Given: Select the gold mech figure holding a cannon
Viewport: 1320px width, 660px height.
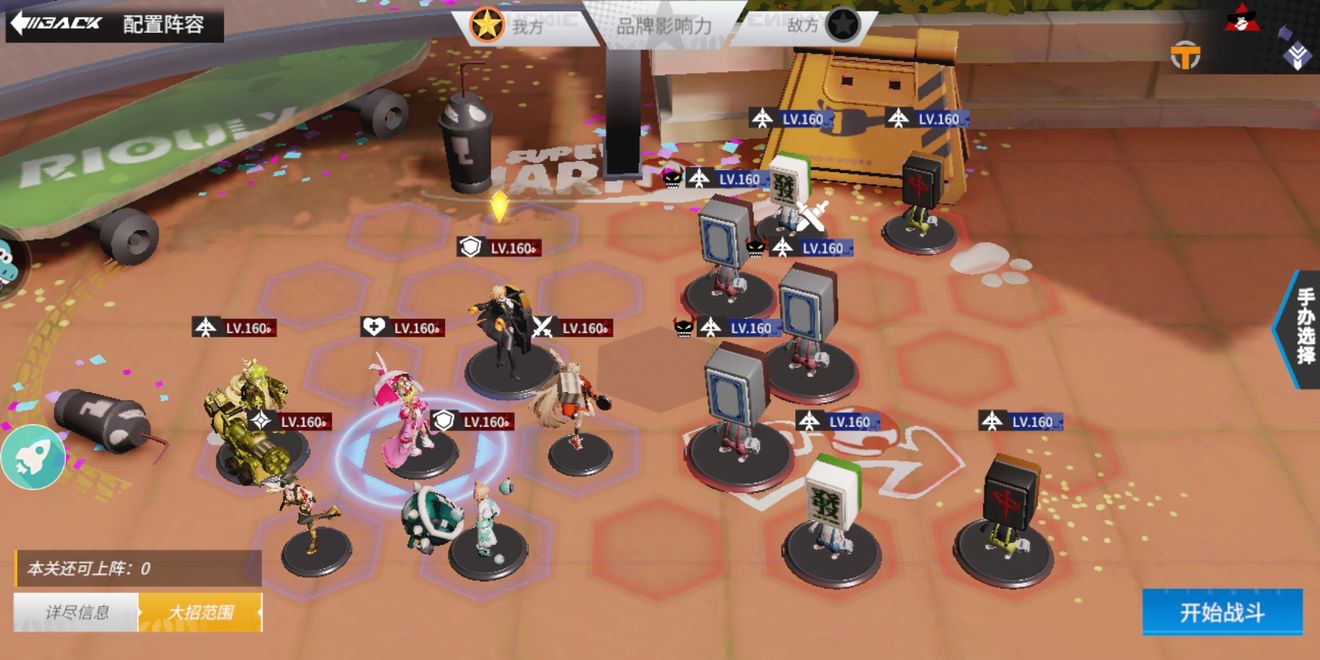Looking at the screenshot, I should [242, 420].
